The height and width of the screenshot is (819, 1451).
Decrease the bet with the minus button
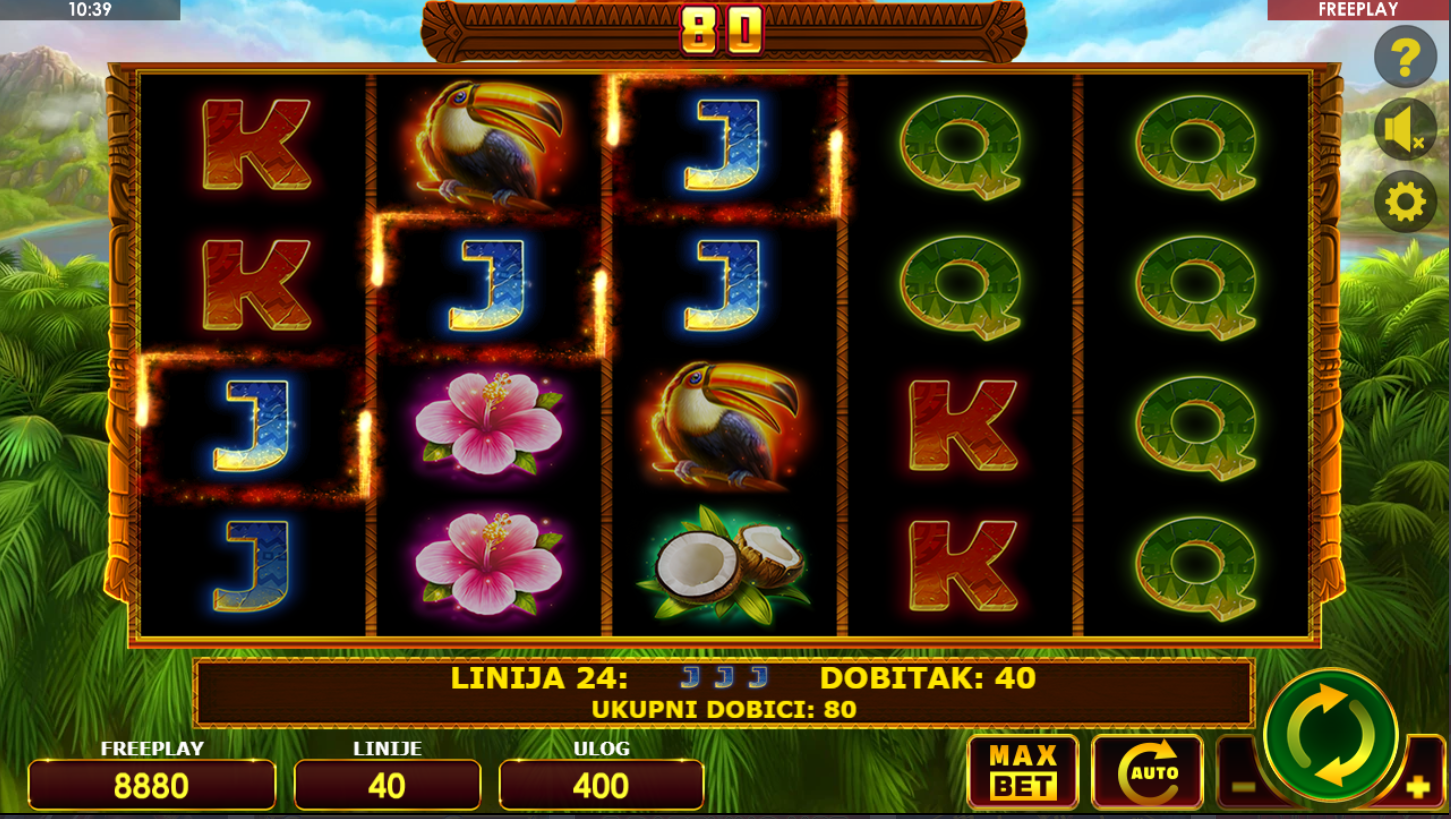1241,786
